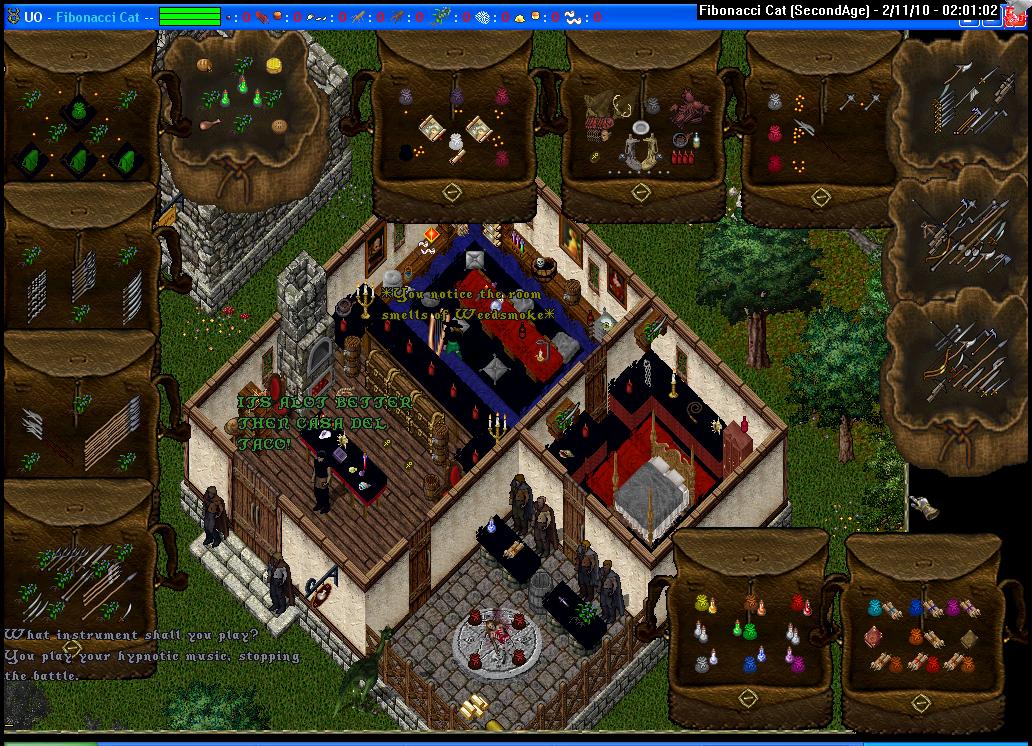Image resolution: width=1032 pixels, height=746 pixels.
Task: Select the black bag in the map backpack
Action: (407, 152)
